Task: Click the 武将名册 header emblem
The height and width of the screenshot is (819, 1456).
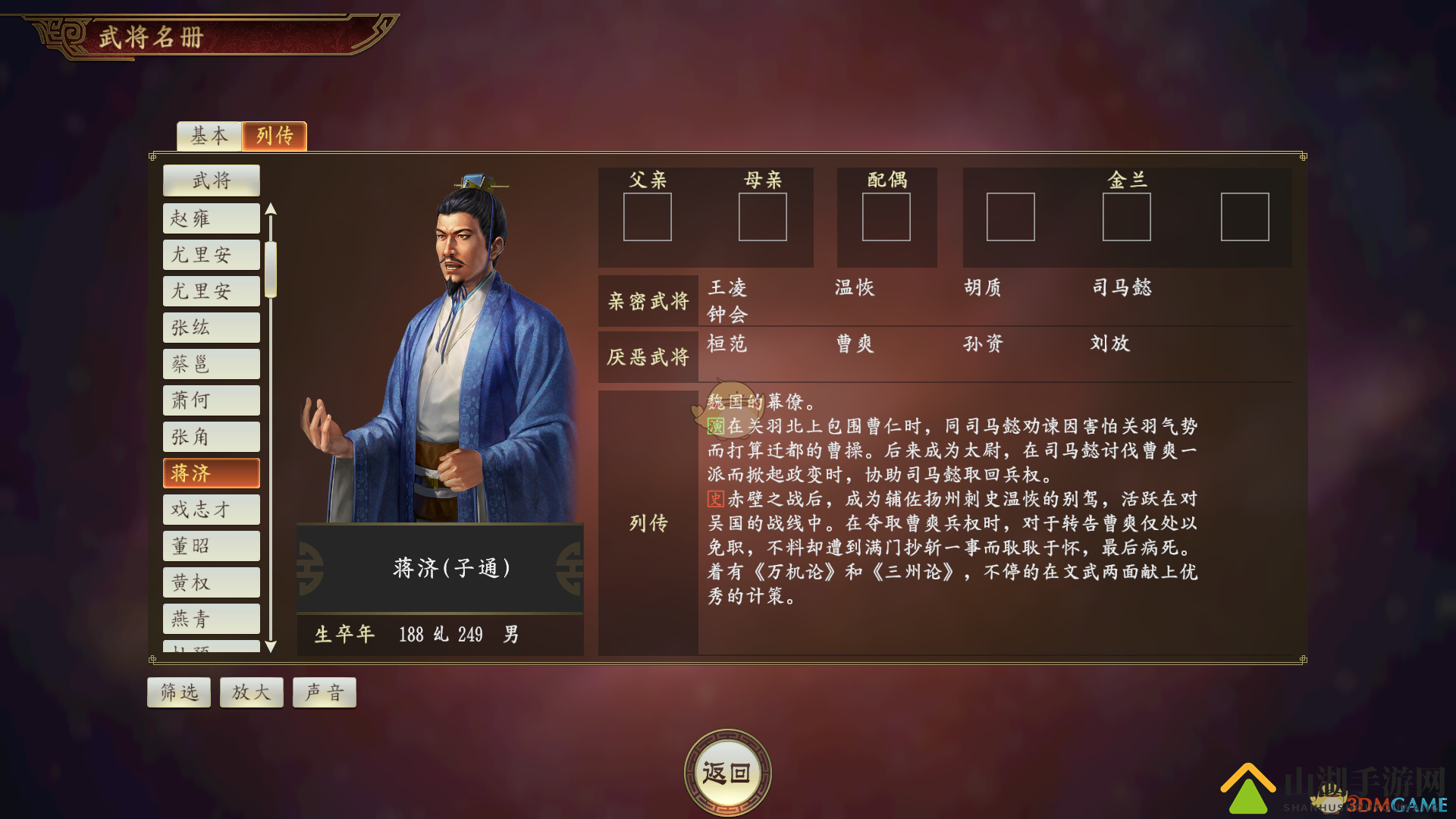Action: point(61,36)
